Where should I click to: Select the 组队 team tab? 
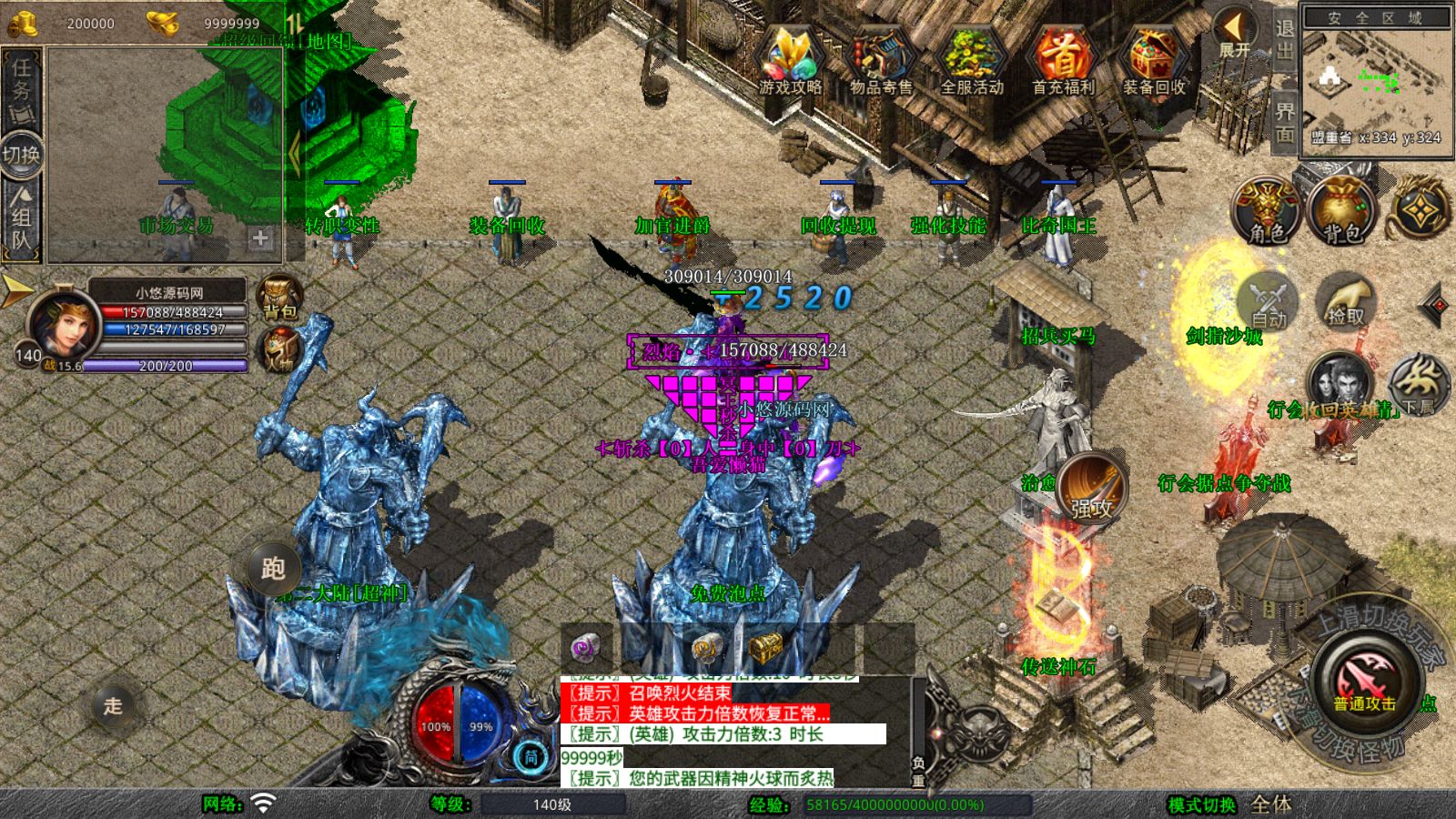coord(21,218)
